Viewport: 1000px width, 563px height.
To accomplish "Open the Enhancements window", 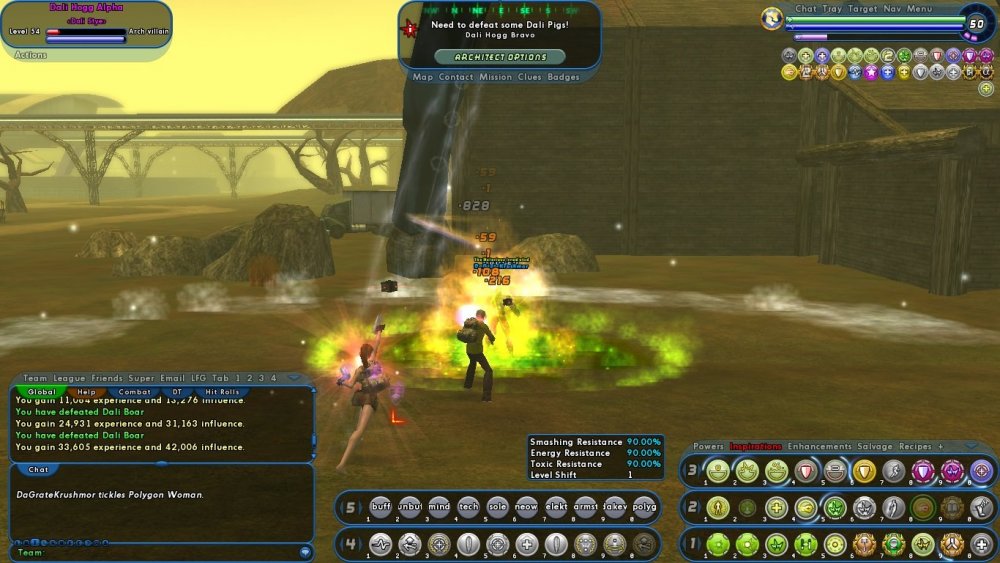I will pyautogui.click(x=819, y=447).
